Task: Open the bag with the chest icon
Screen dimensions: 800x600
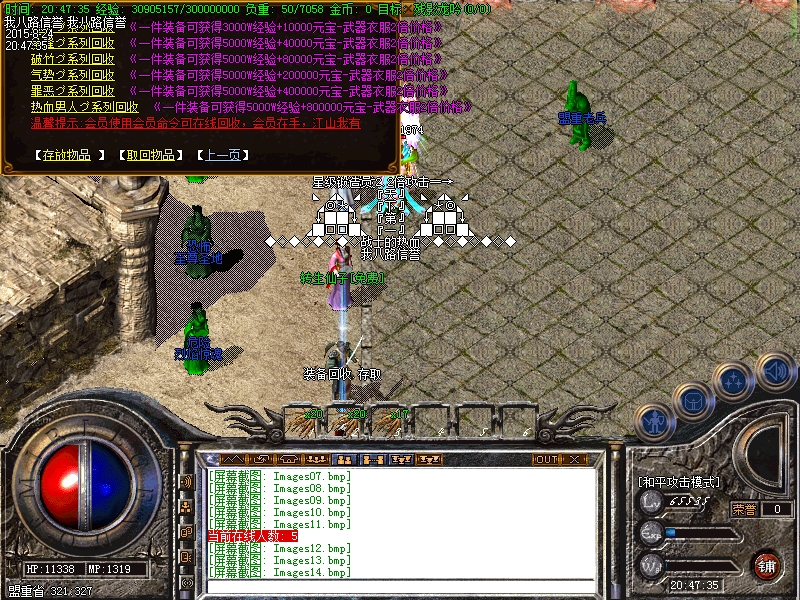Action: click(693, 402)
